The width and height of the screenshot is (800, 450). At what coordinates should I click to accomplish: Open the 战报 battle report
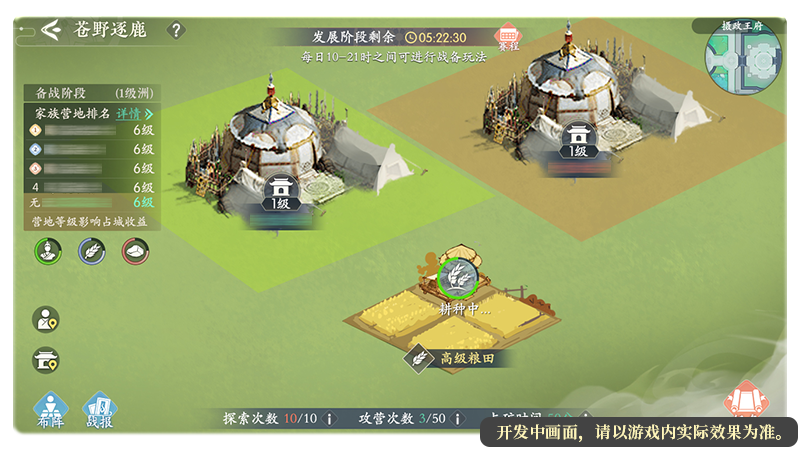[x=99, y=410]
